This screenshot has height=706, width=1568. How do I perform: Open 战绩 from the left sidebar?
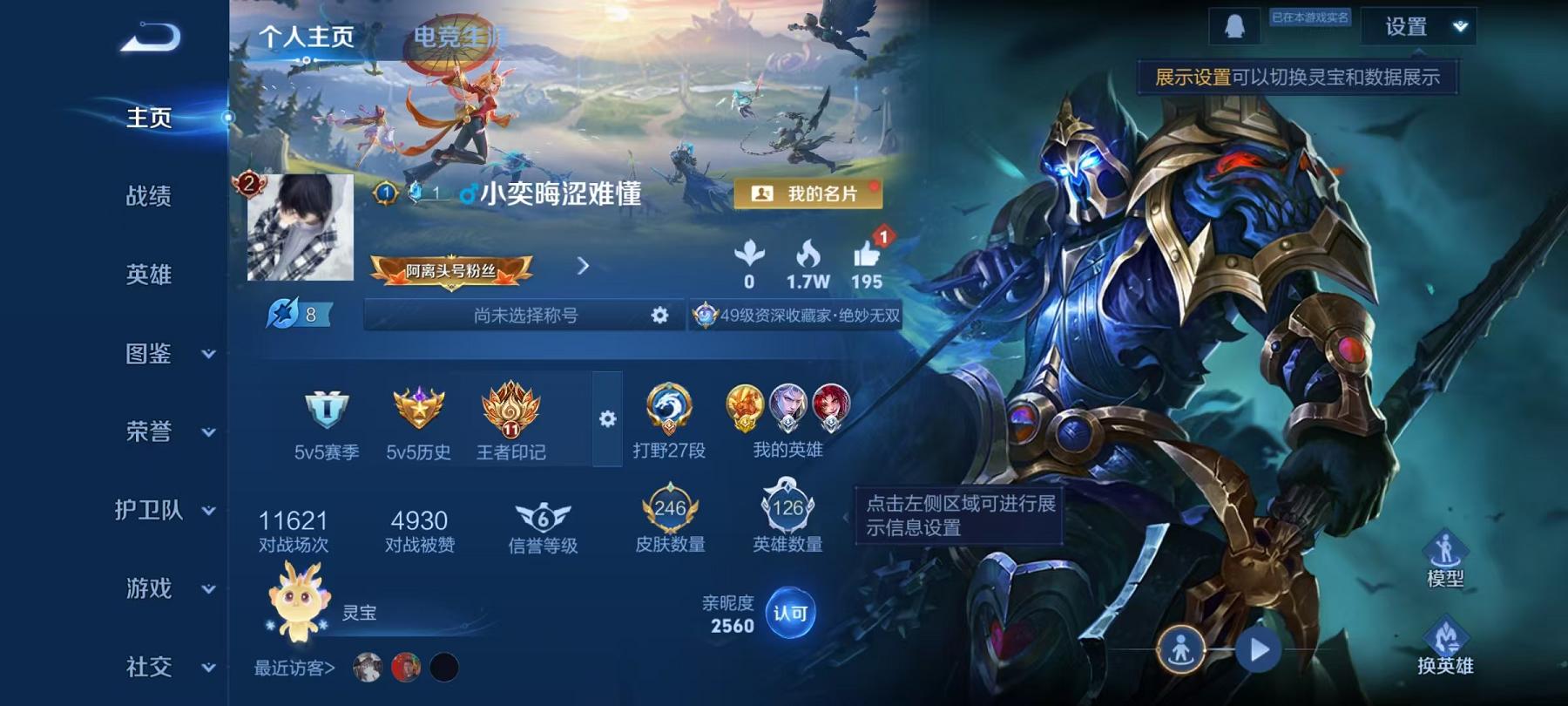point(148,197)
